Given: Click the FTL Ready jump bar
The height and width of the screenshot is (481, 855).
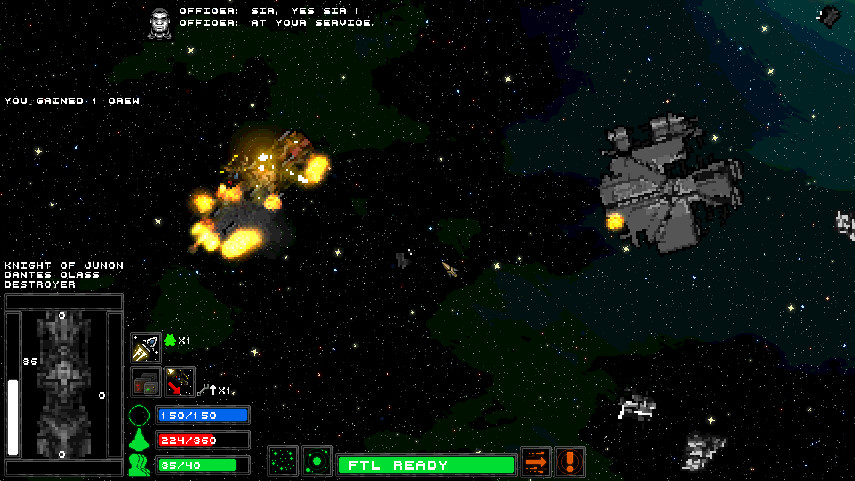Looking at the screenshot, I should [x=426, y=465].
